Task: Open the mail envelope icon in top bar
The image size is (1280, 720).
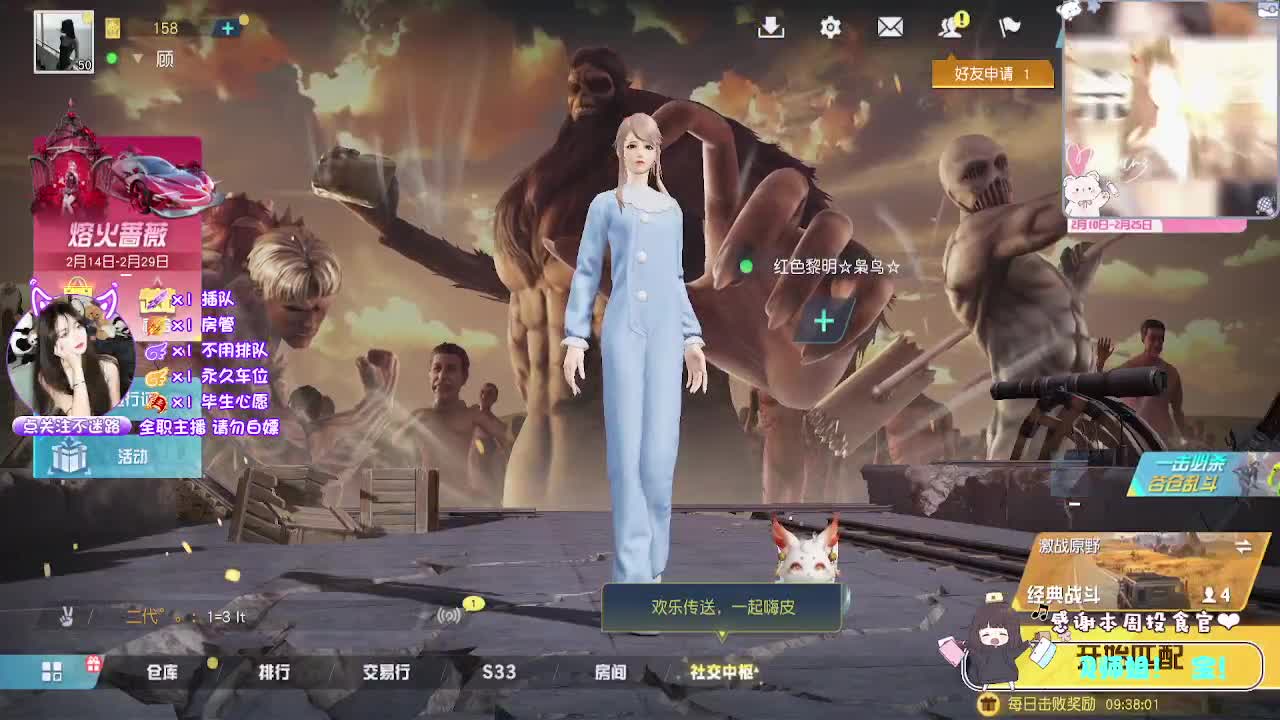Action: (890, 28)
